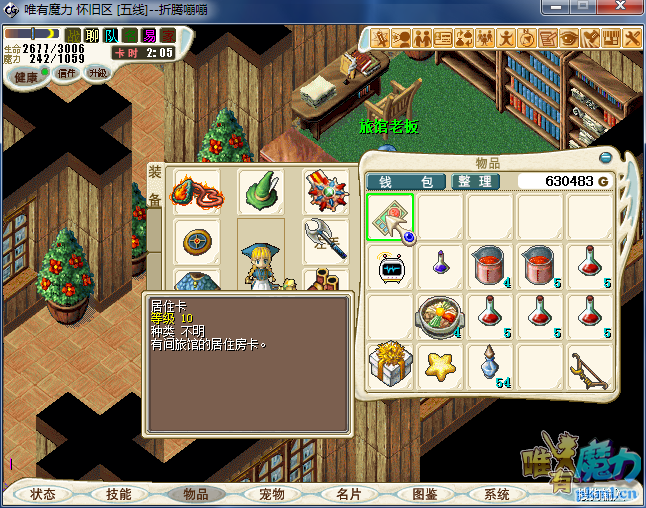Show the 图鉴 encyclopedia menu
Viewport: 646px width, 508px height.
[424, 494]
